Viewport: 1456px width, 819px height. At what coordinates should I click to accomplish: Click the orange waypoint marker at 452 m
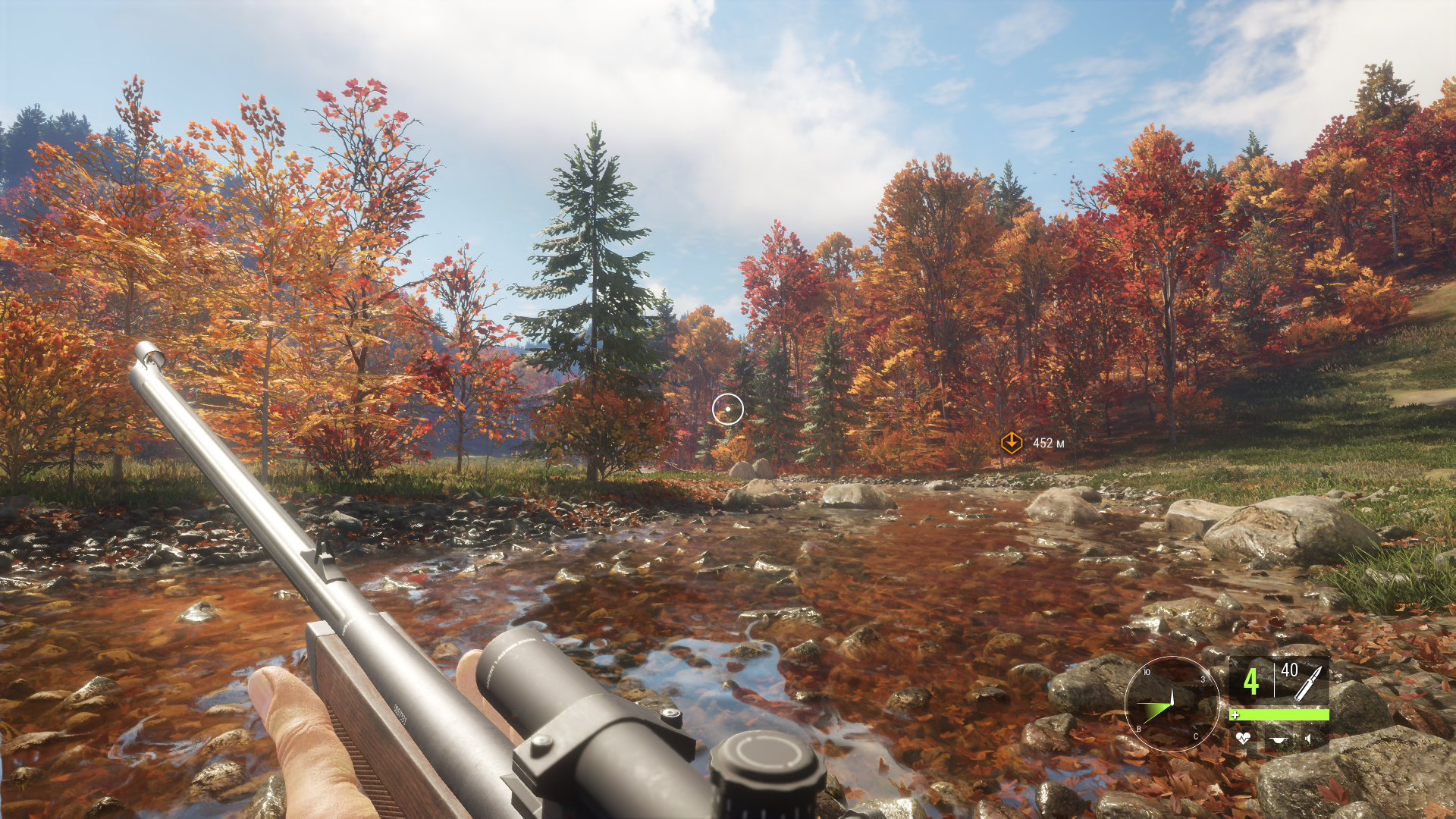pyautogui.click(x=1011, y=443)
